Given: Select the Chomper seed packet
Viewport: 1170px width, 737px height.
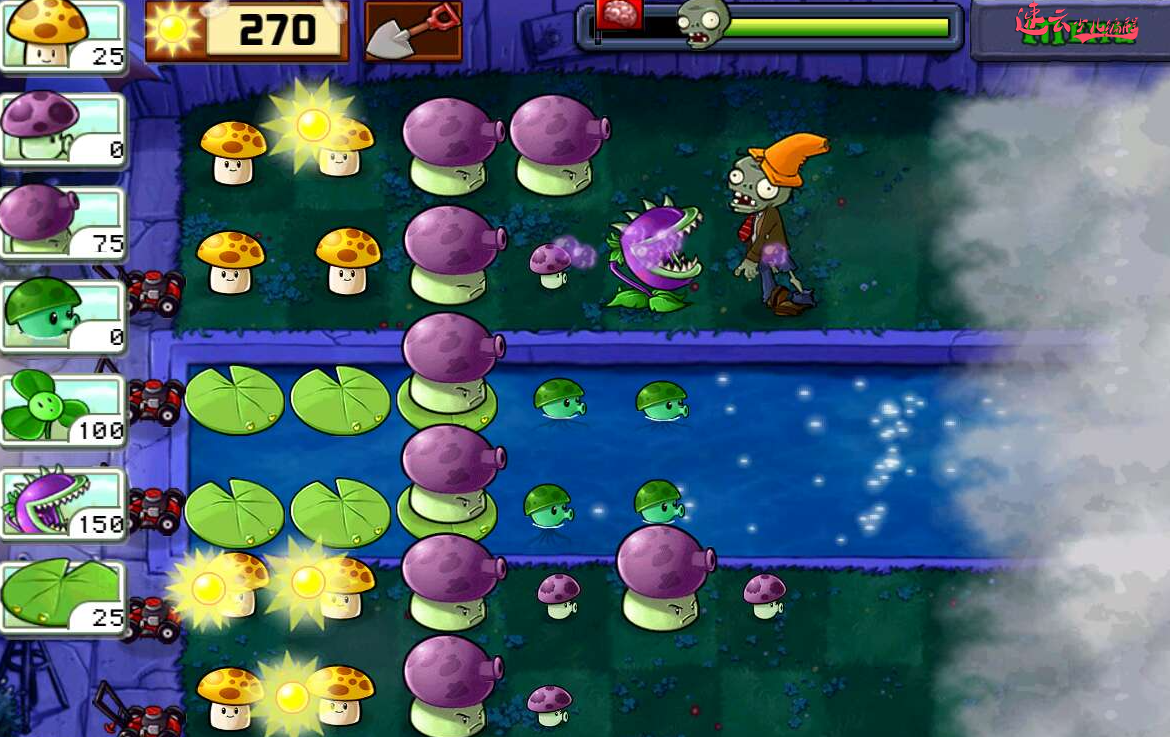Looking at the screenshot, I should pyautogui.click(x=62, y=502).
